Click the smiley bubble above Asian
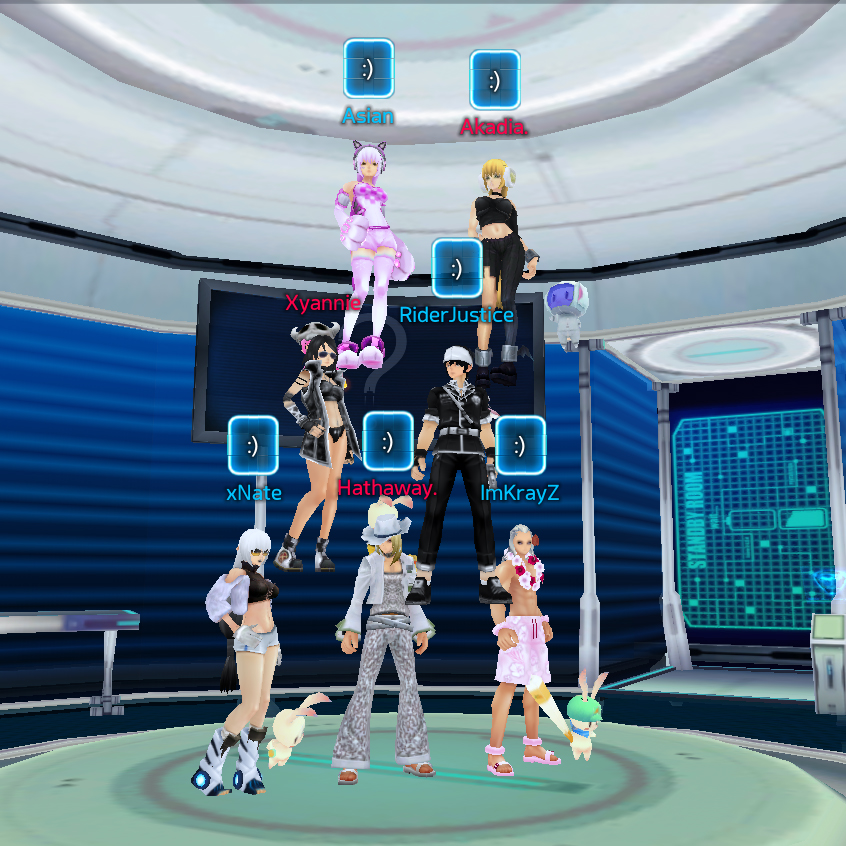This screenshot has height=846, width=846. click(x=369, y=69)
